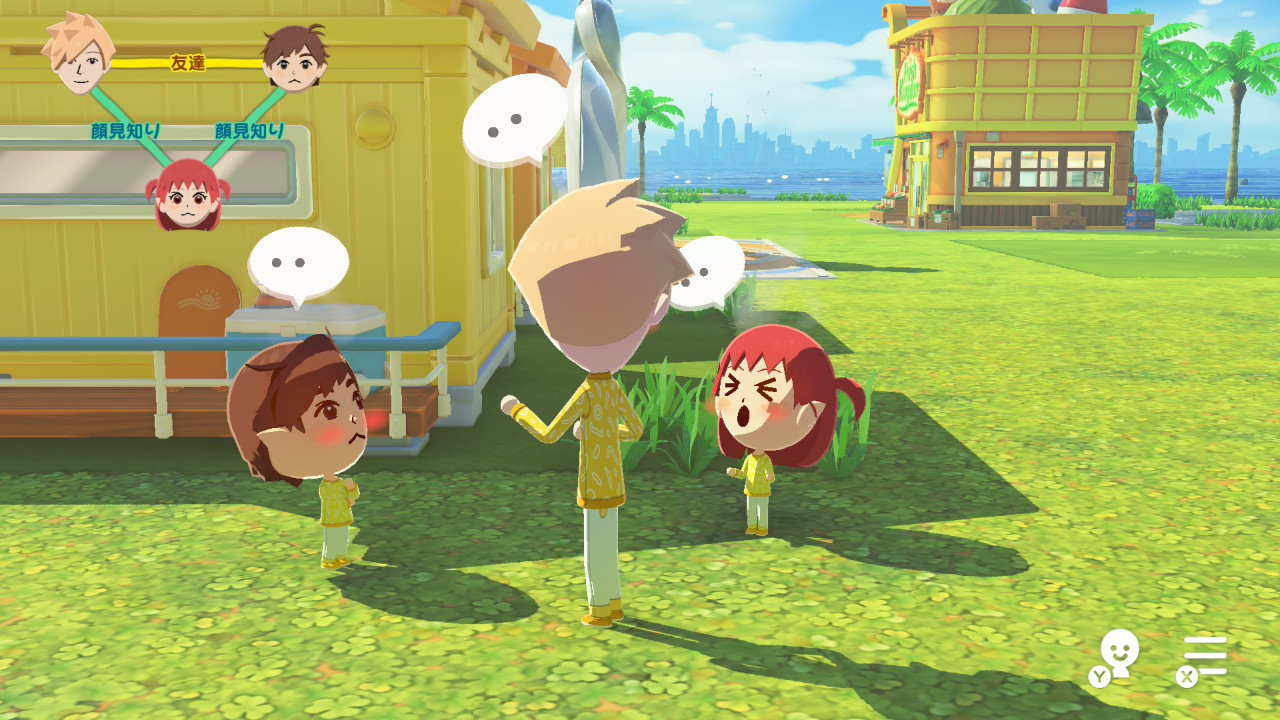Select the blonde-haired Mii face in relationship chart
The image size is (1280, 720).
click(x=77, y=55)
